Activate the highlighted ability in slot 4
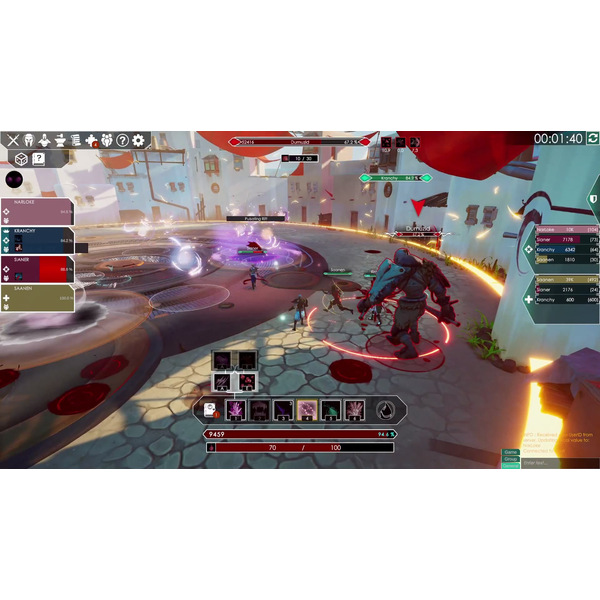The image size is (600, 600). [x=308, y=409]
